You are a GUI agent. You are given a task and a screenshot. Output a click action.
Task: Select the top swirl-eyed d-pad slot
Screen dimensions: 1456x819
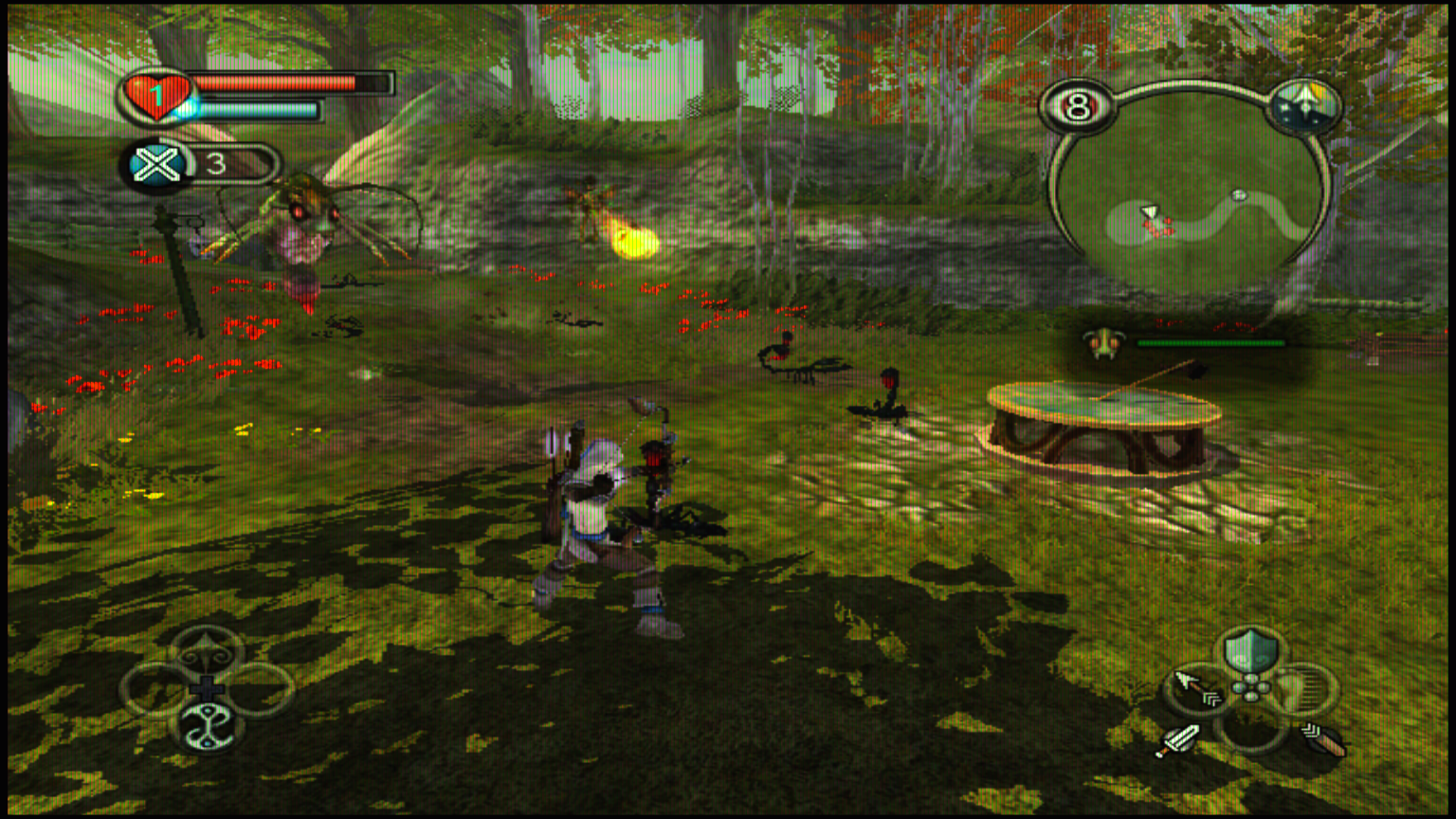(x=207, y=653)
